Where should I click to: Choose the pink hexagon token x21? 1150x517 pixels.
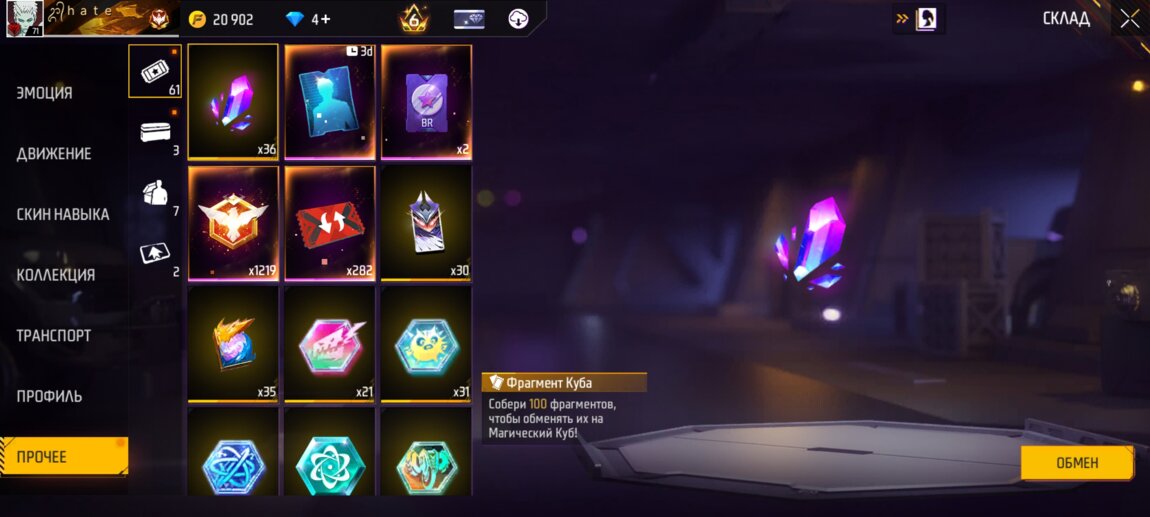point(329,344)
